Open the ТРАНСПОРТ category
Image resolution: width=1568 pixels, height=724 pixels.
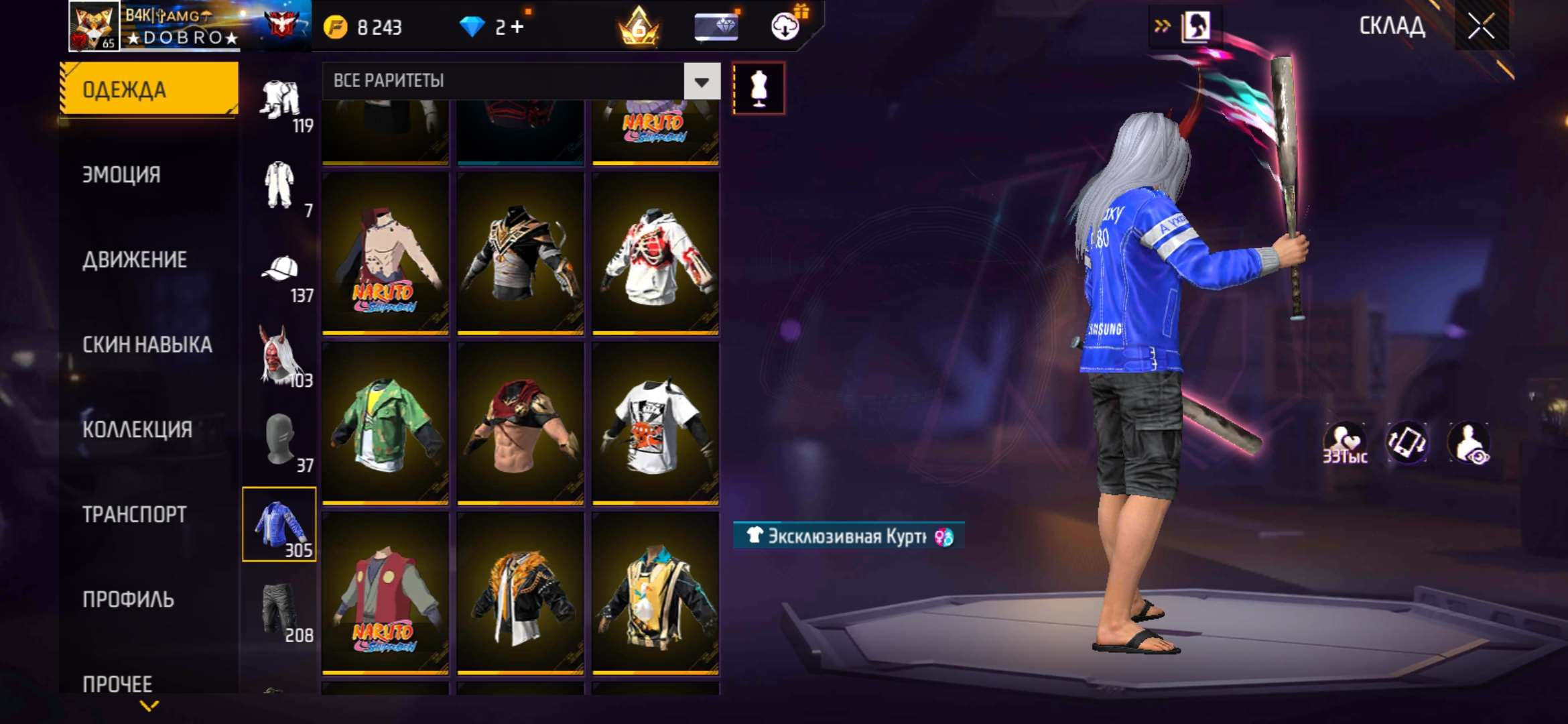[x=135, y=515]
